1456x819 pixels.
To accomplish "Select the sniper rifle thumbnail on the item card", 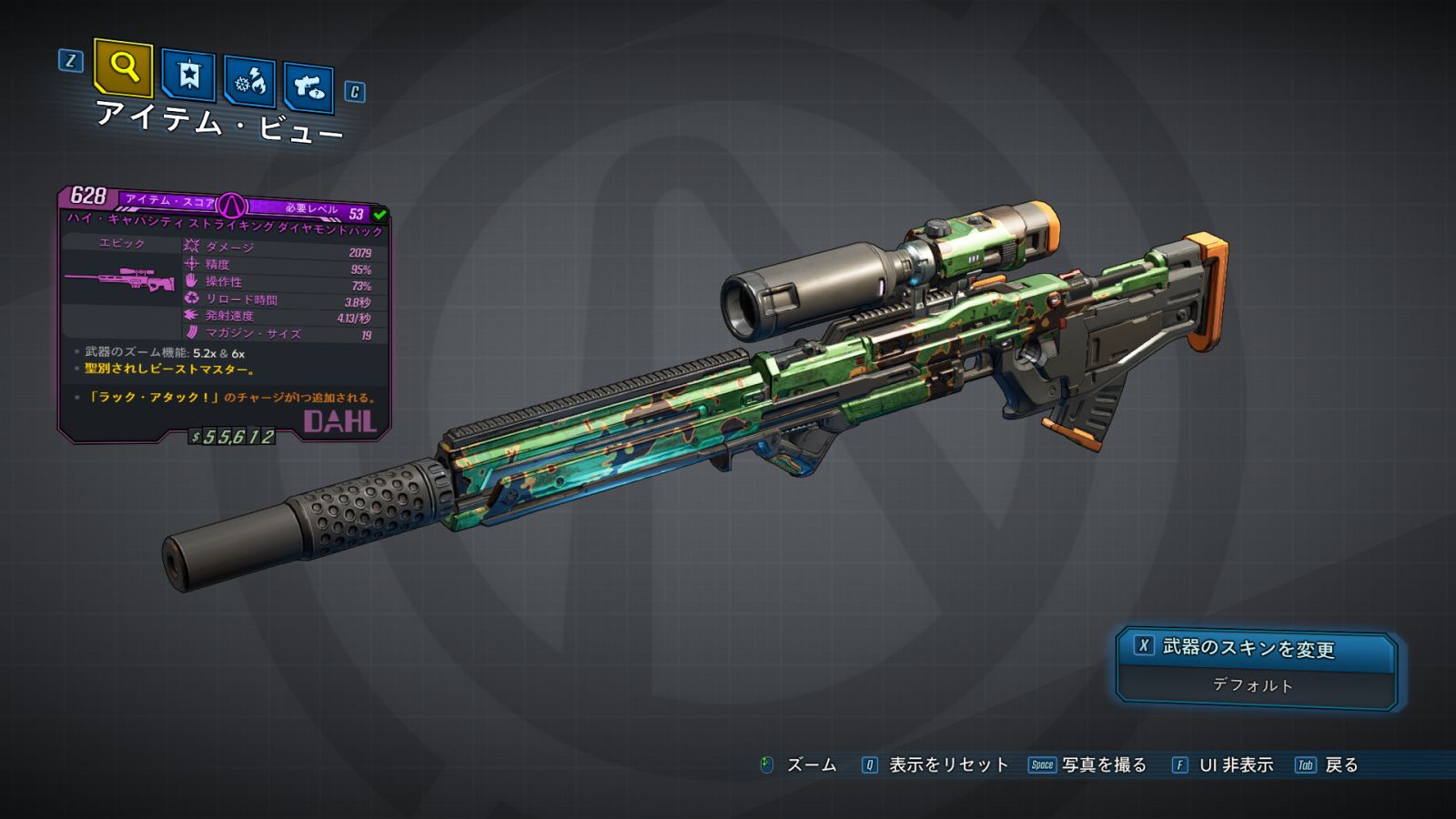I will [120, 279].
